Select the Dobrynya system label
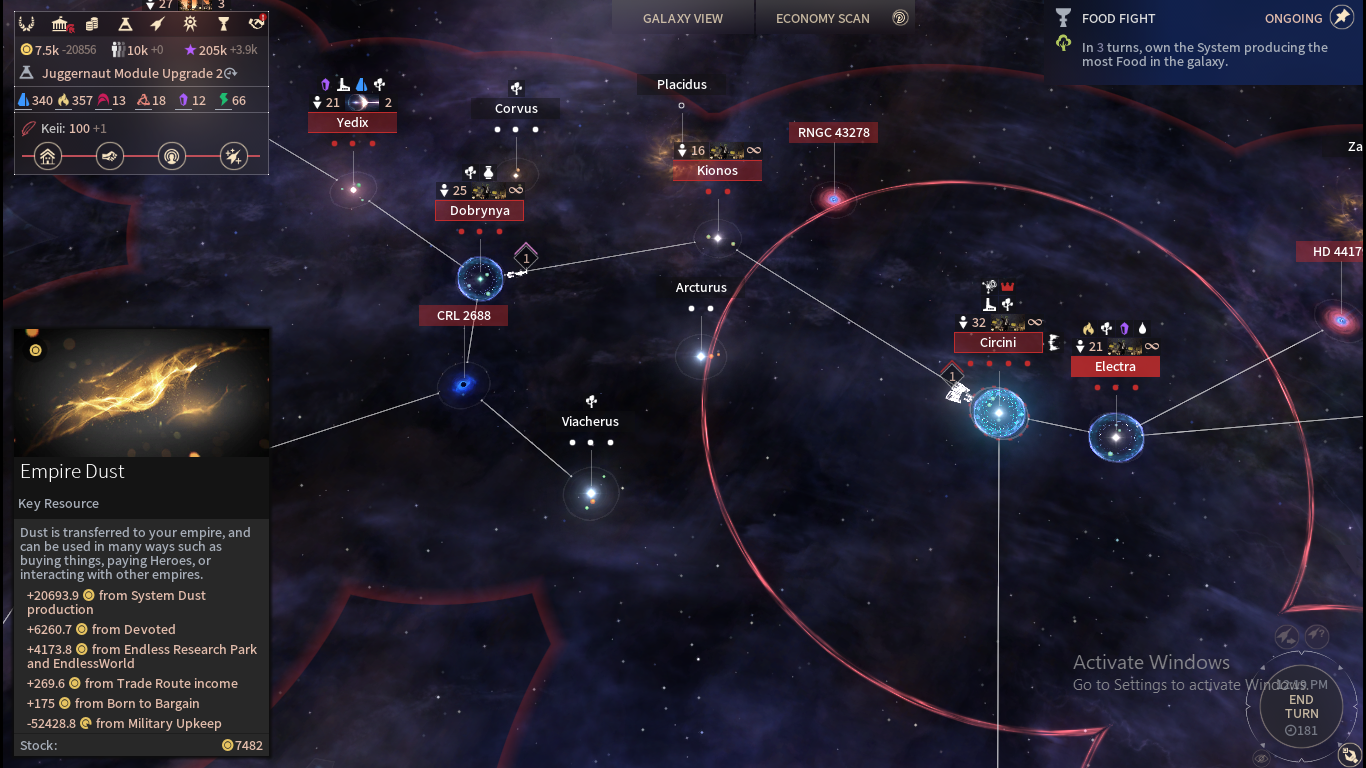The width and height of the screenshot is (1366, 768). click(479, 211)
